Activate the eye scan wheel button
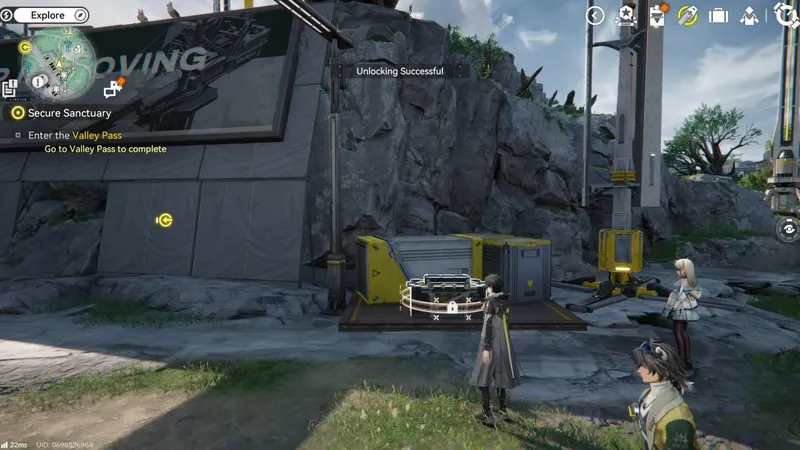The width and height of the screenshot is (800, 450). pyautogui.click(x=788, y=229)
